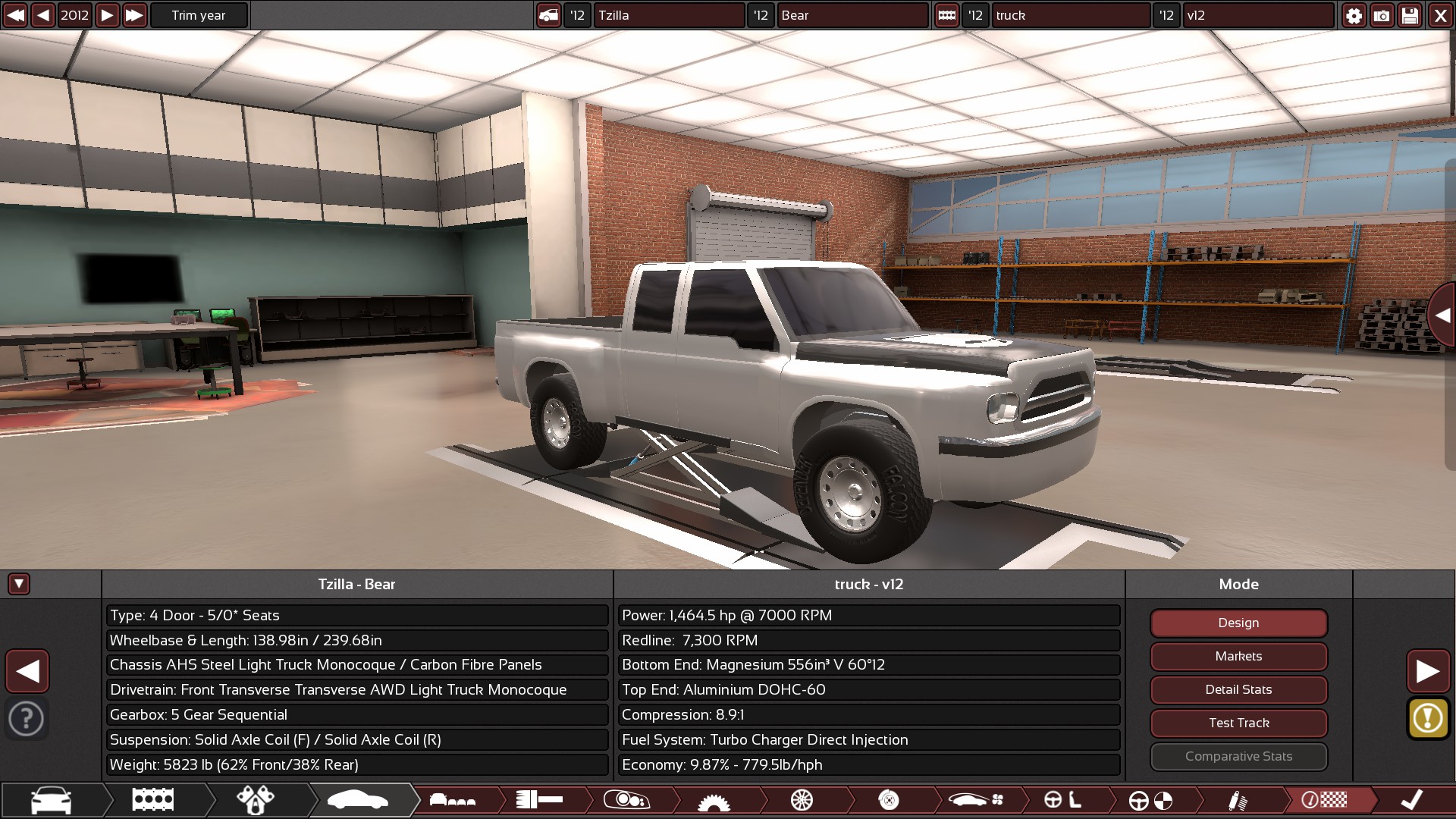Screen dimensions: 1456x819
Task: Click the Test Track button
Action: [1238, 723]
